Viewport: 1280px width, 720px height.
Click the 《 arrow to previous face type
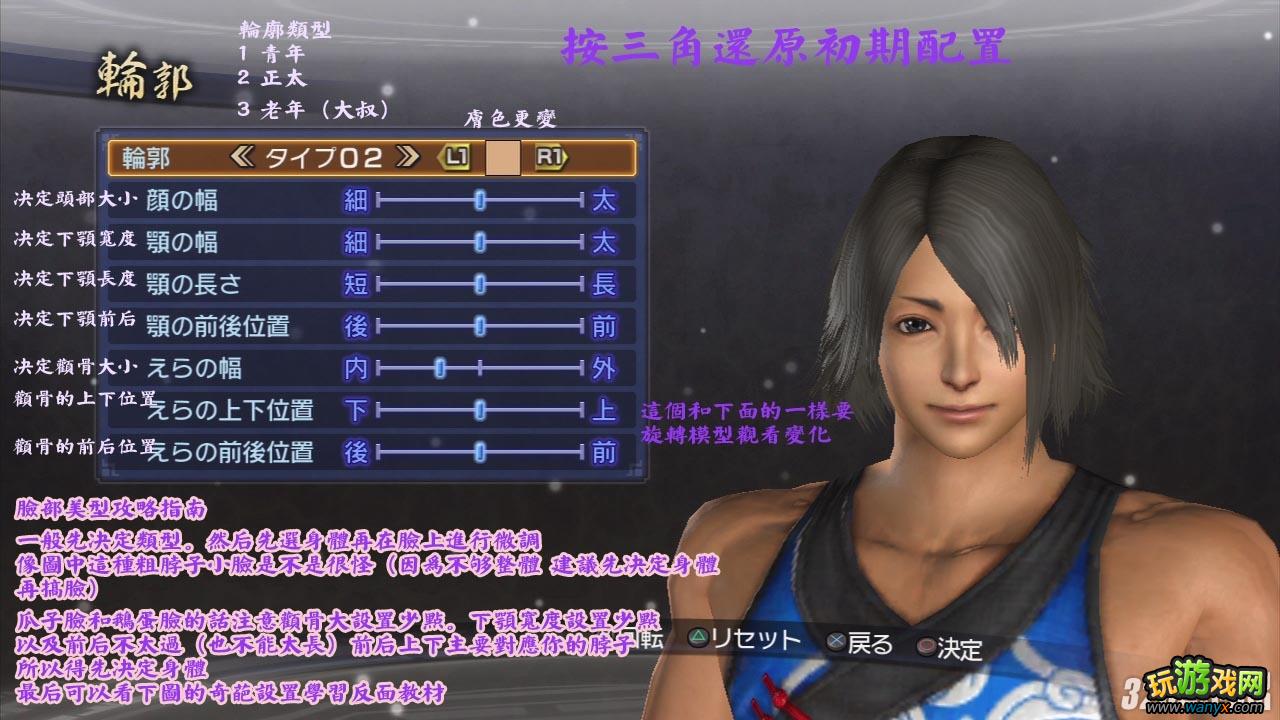coord(244,155)
